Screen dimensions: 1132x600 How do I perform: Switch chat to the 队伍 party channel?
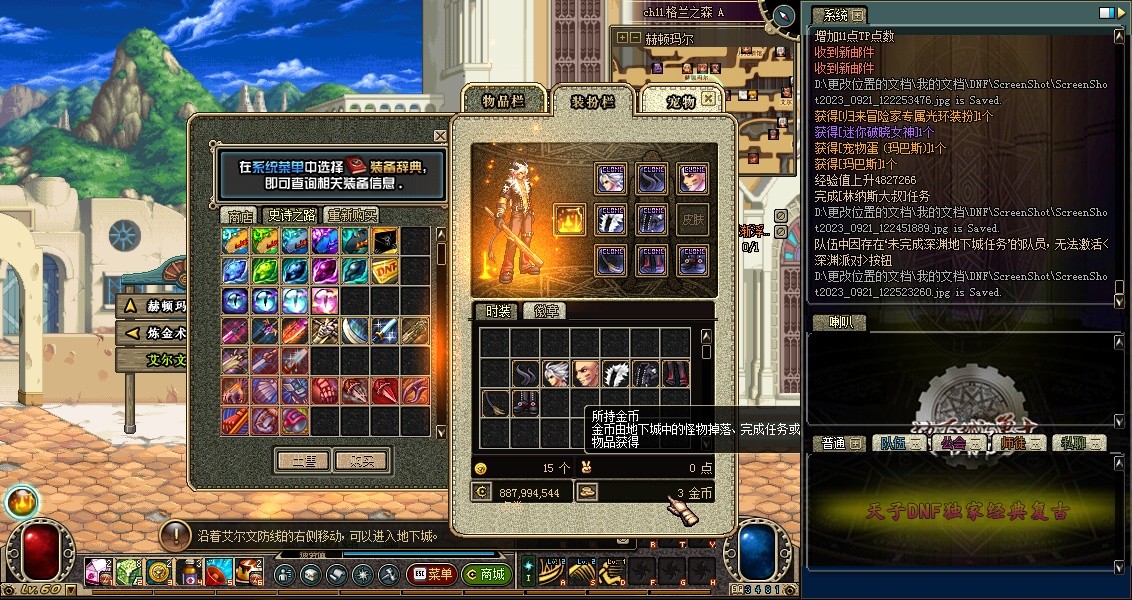click(x=895, y=443)
